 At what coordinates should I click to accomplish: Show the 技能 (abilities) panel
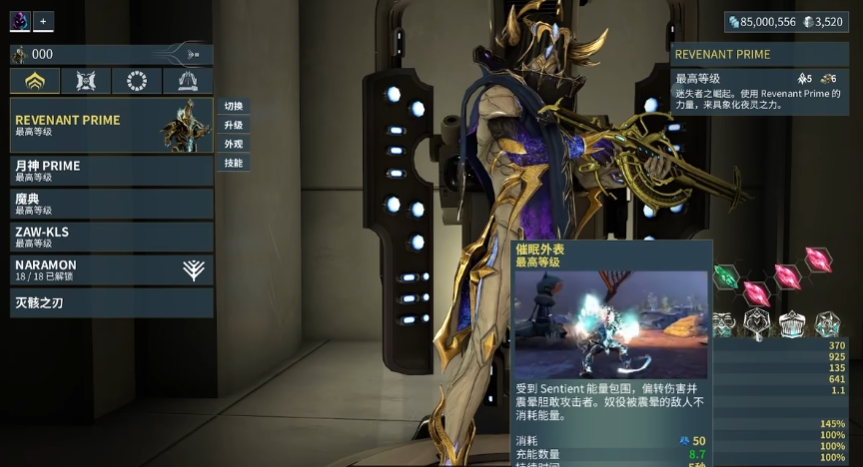233,163
